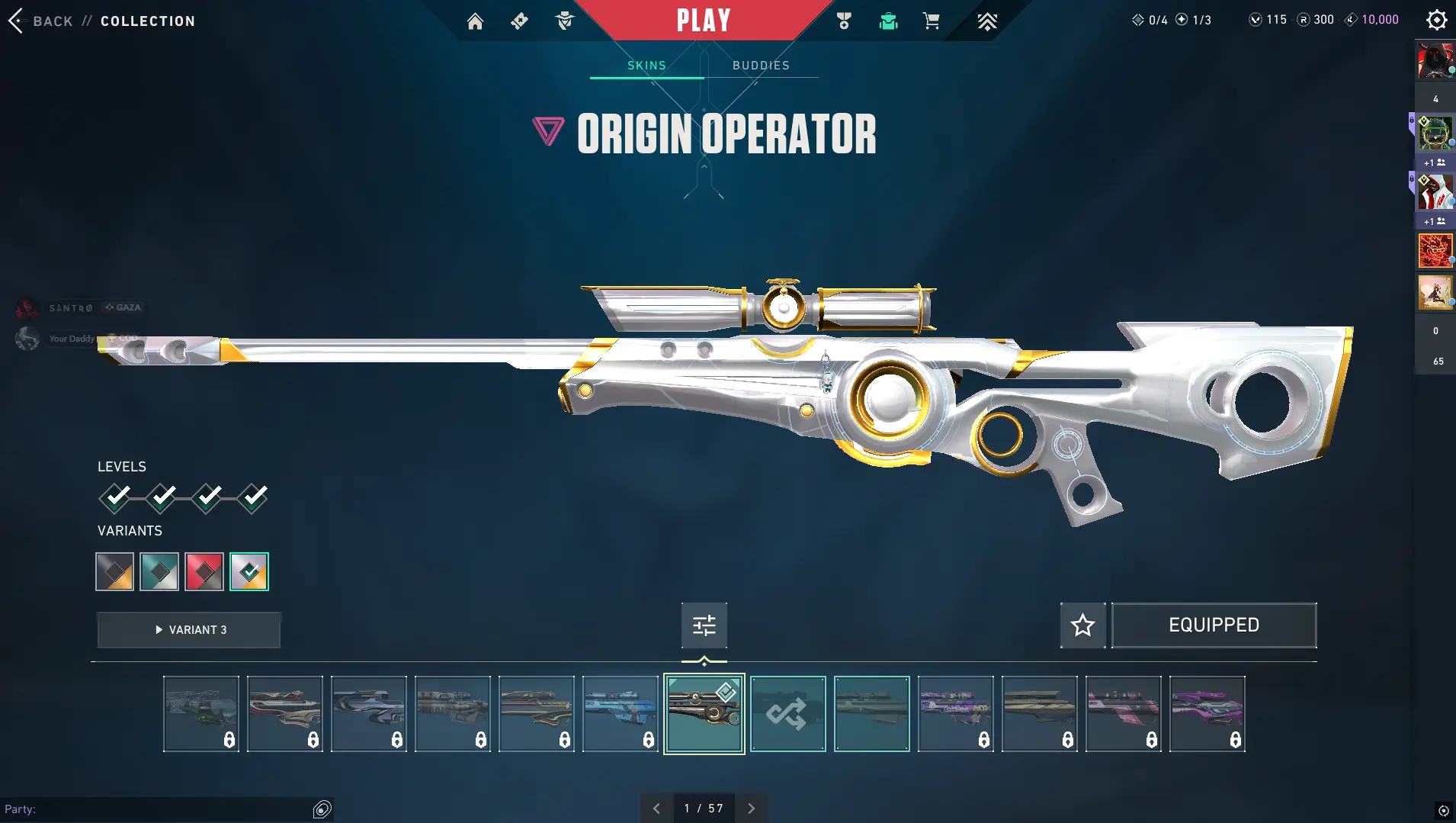Open settings with the gear icon
Image resolution: width=1456 pixels, height=823 pixels.
point(1436,20)
